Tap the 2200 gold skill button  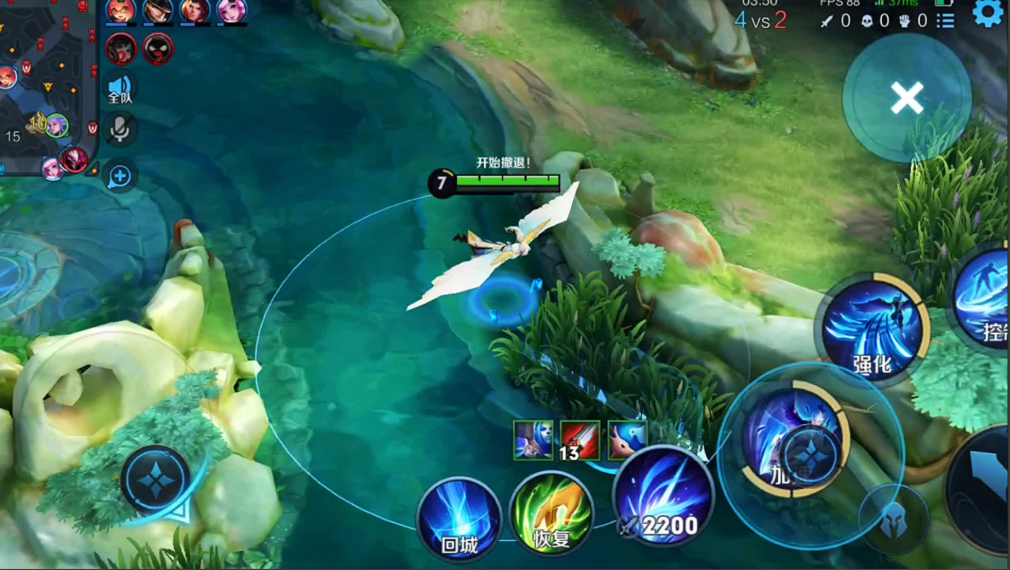pyautogui.click(x=663, y=499)
